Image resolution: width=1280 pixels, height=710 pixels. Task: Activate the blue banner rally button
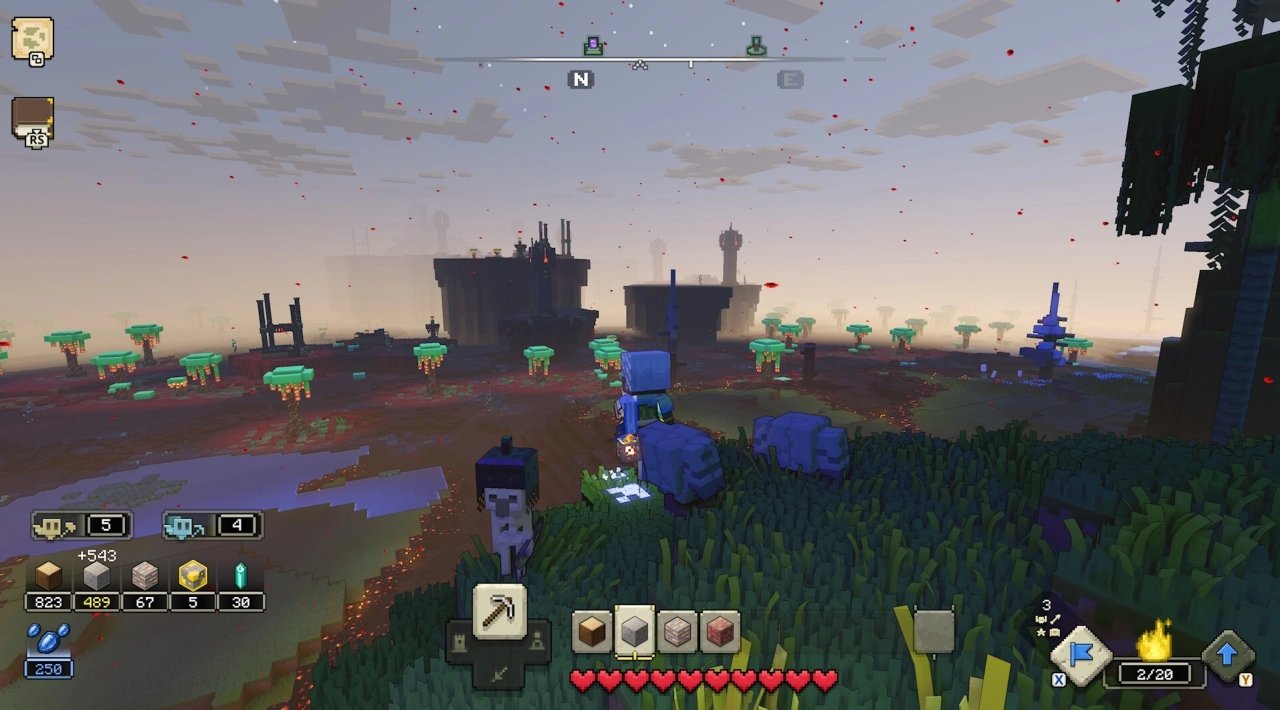1083,655
